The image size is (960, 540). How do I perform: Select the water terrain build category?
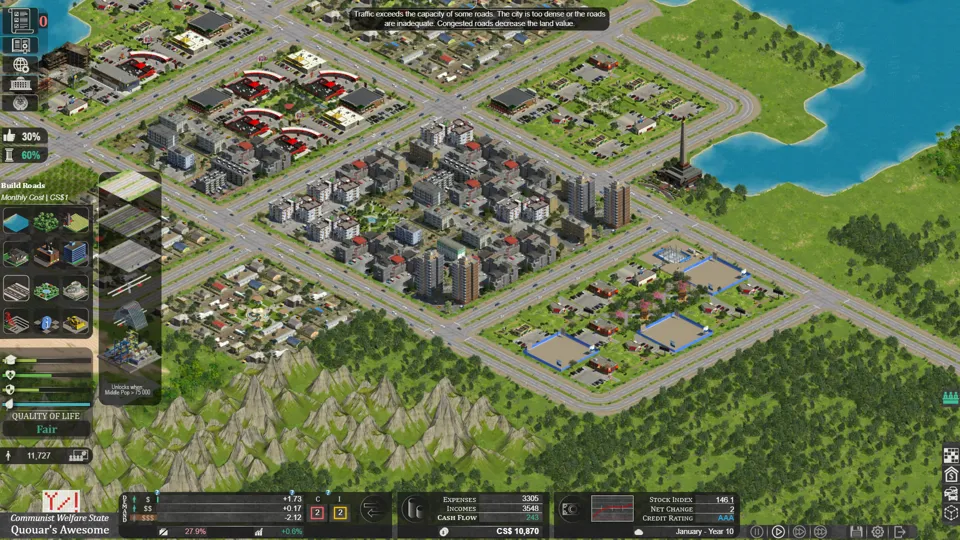coord(17,223)
